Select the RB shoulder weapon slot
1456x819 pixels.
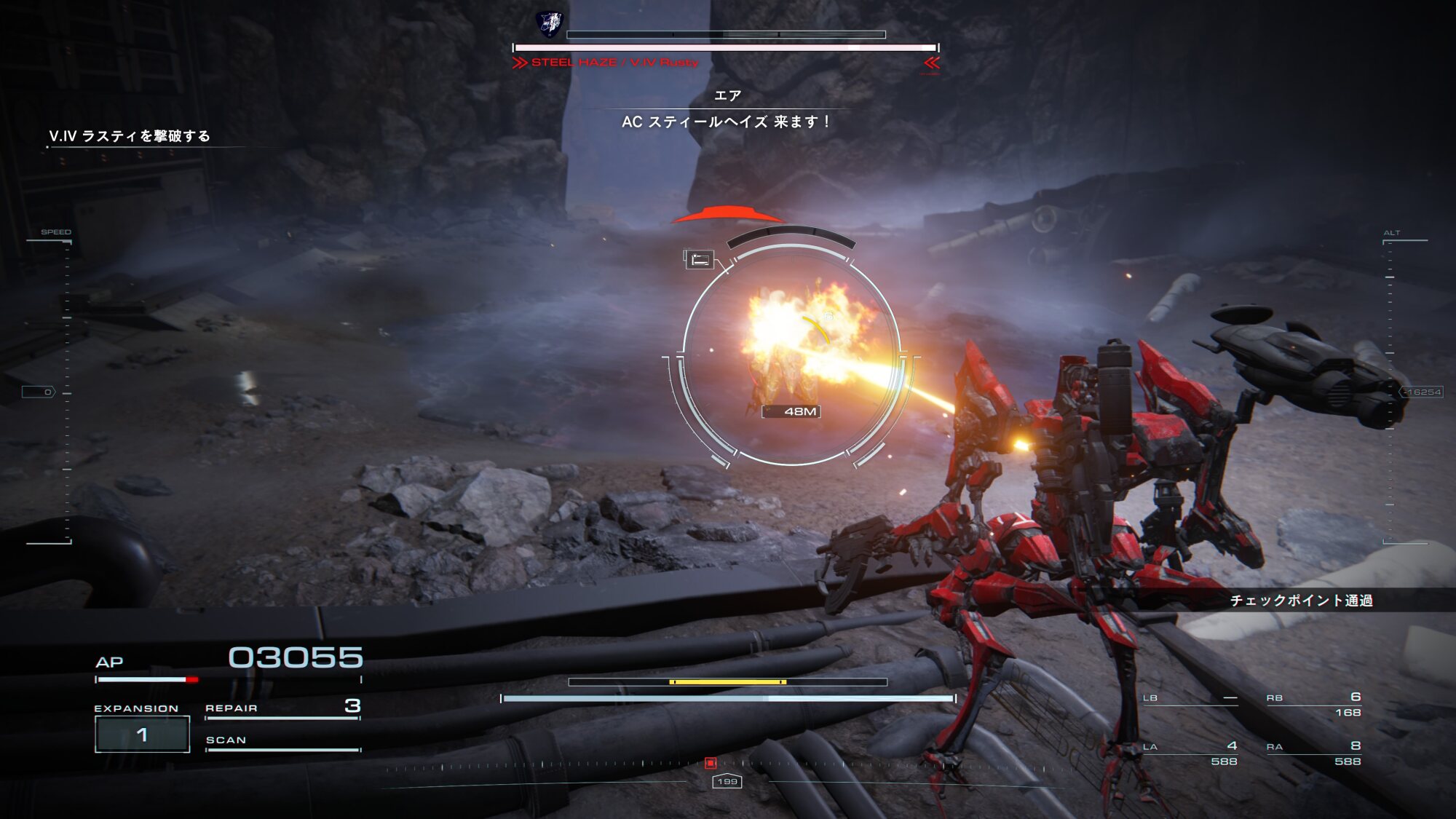pyautogui.click(x=1313, y=704)
